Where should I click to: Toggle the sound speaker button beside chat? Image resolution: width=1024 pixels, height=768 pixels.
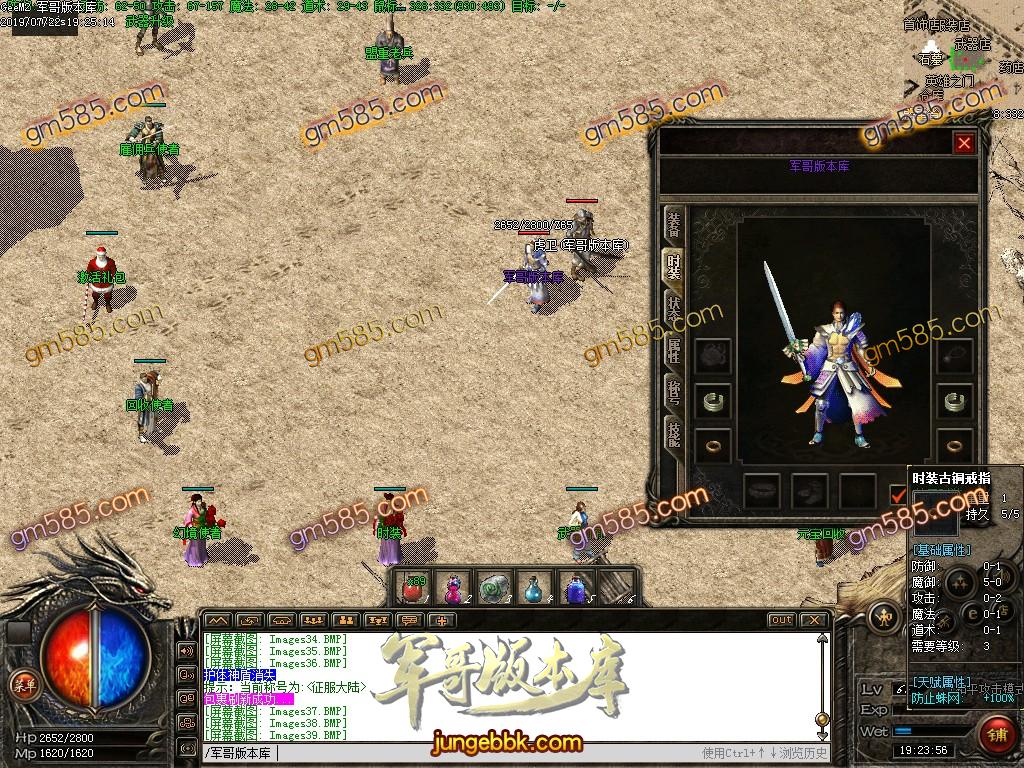coord(186,651)
